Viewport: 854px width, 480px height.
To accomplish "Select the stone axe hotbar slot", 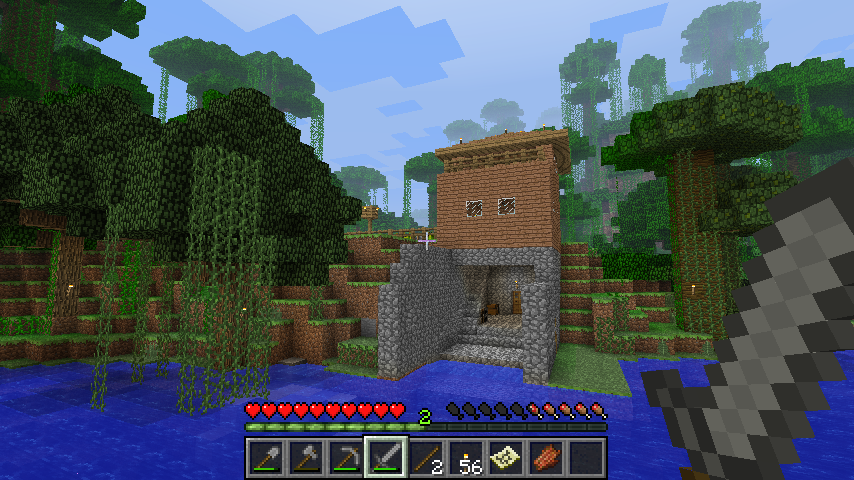I will 306,458.
